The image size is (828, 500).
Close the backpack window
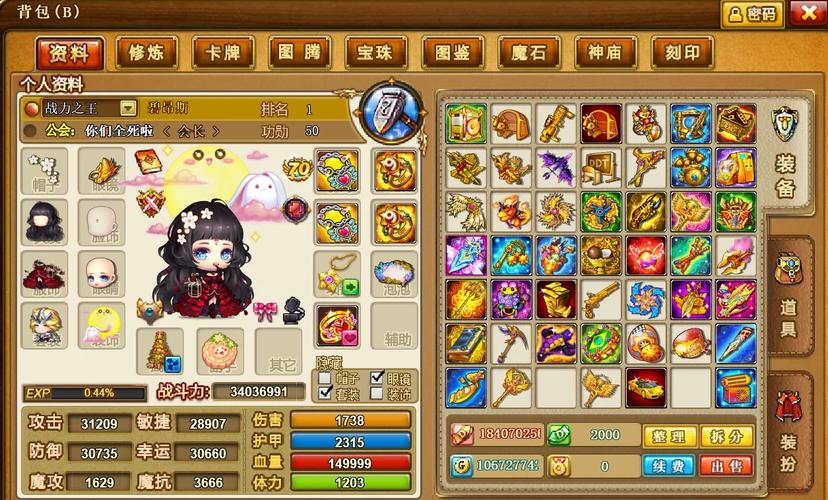807,13
